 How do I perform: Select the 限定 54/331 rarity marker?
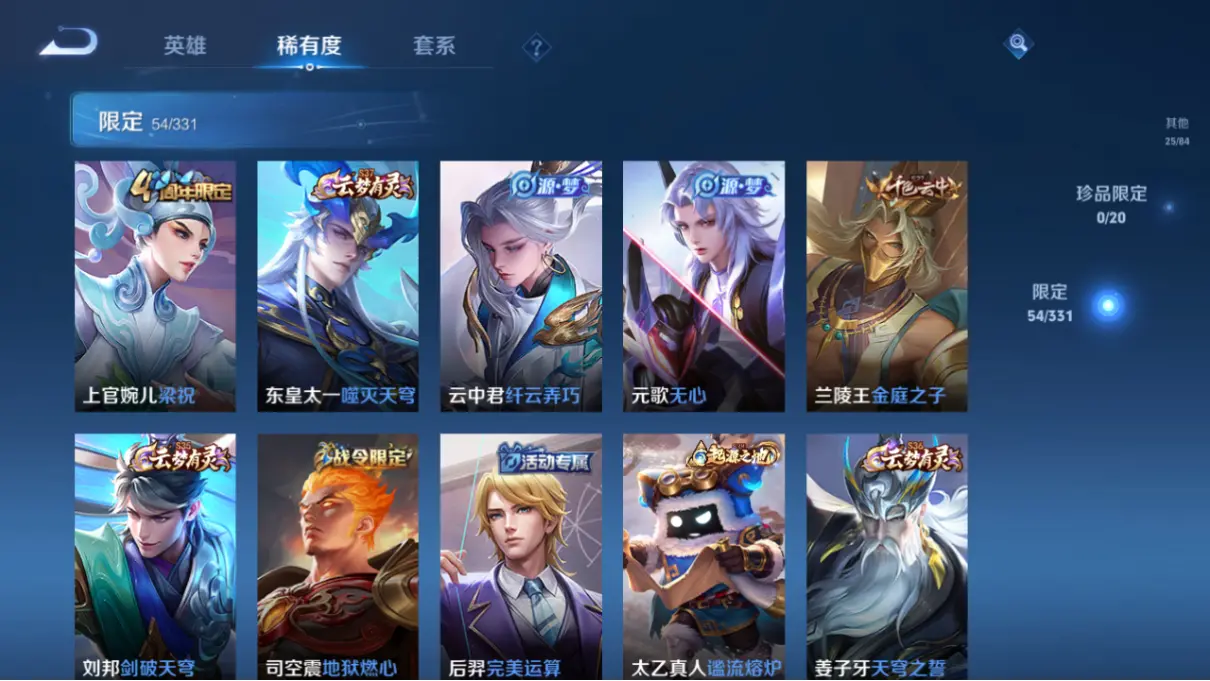pyautogui.click(x=1107, y=305)
